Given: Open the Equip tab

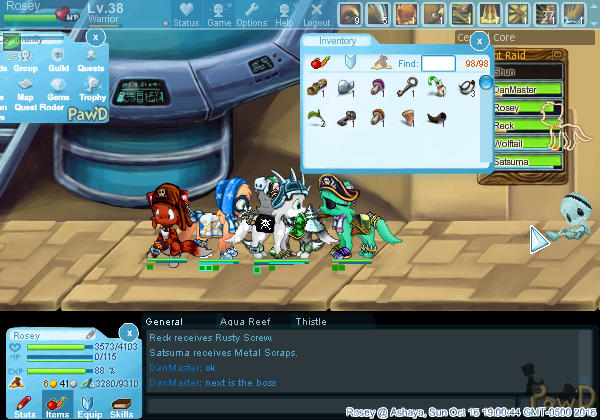Looking at the screenshot, I should 89,405.
